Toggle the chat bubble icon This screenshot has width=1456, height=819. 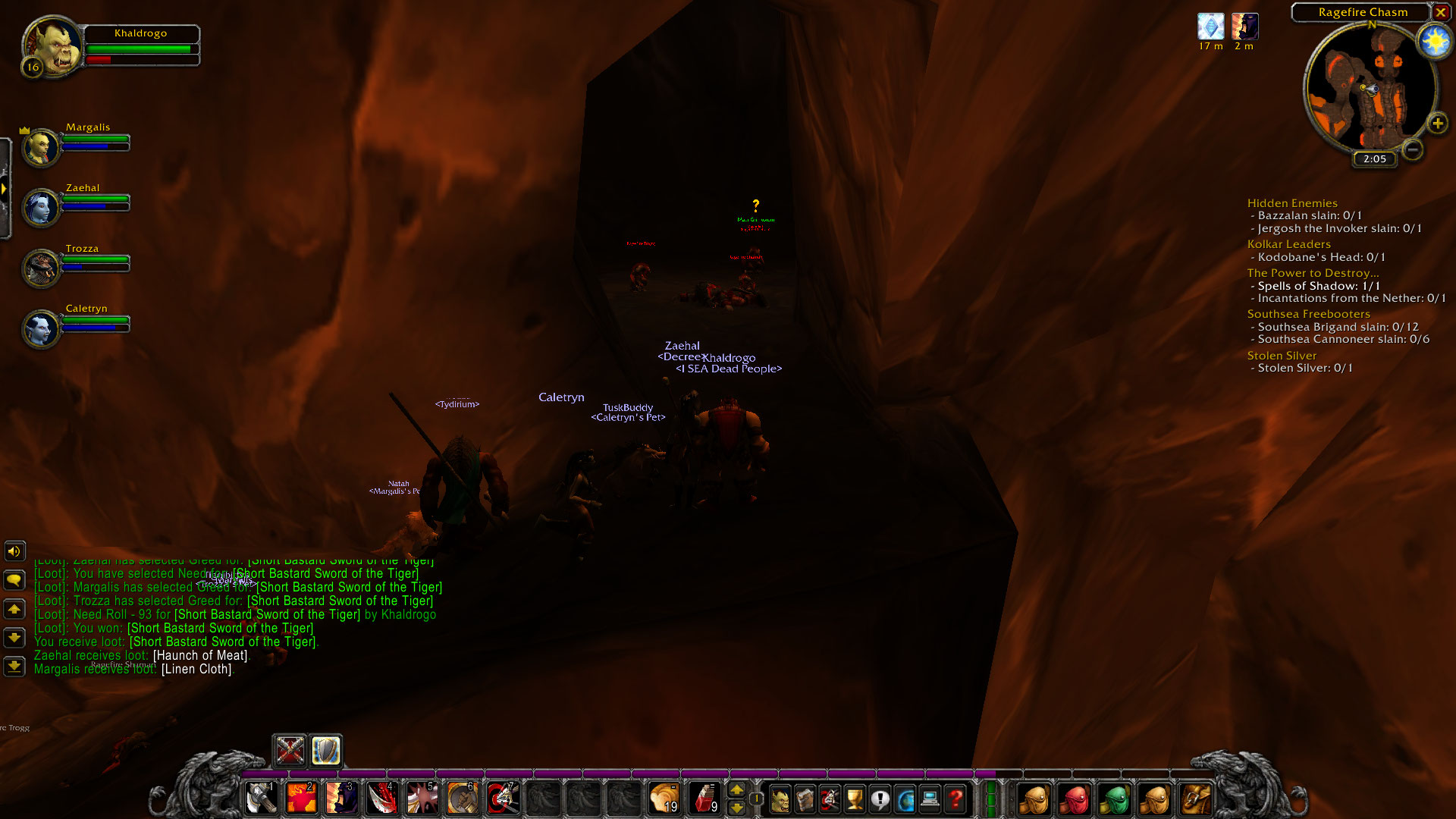[x=14, y=580]
